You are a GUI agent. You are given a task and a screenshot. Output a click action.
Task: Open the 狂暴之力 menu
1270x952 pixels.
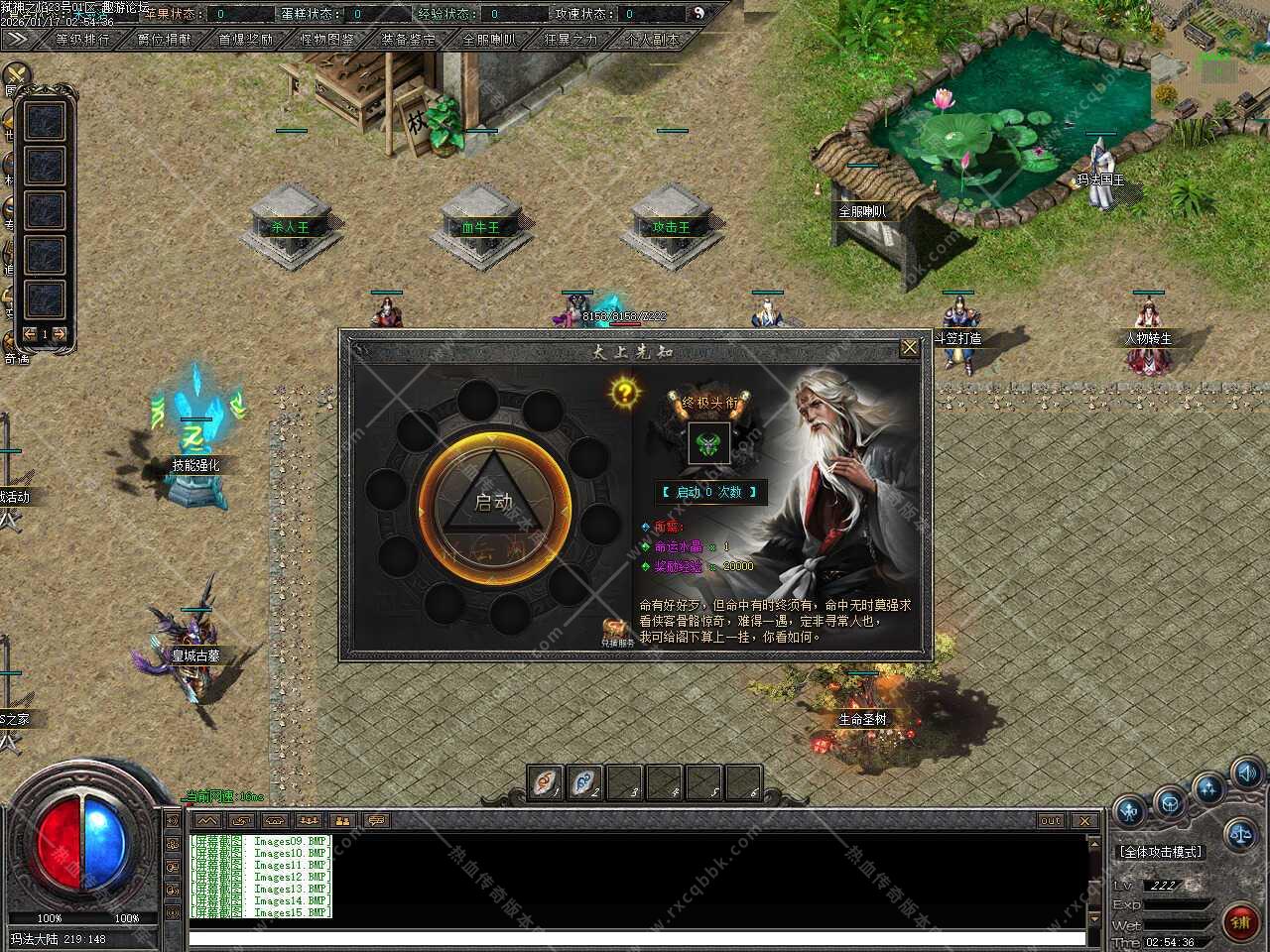coord(571,40)
